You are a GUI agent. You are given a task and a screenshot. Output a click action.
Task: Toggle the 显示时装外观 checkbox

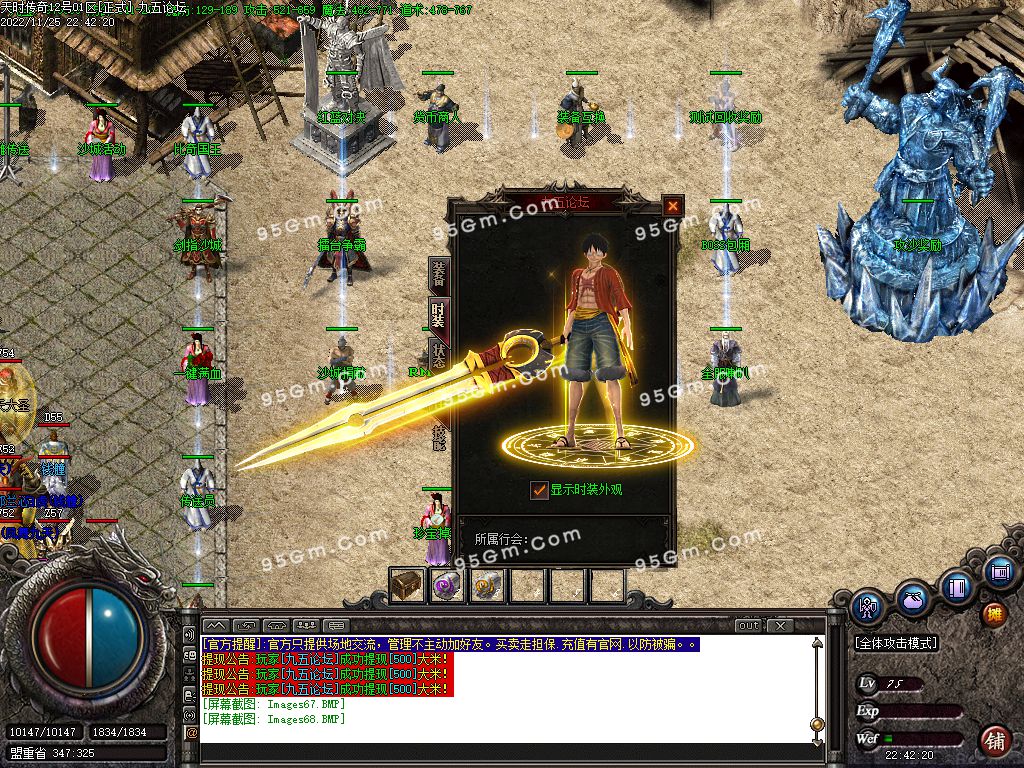tap(540, 490)
